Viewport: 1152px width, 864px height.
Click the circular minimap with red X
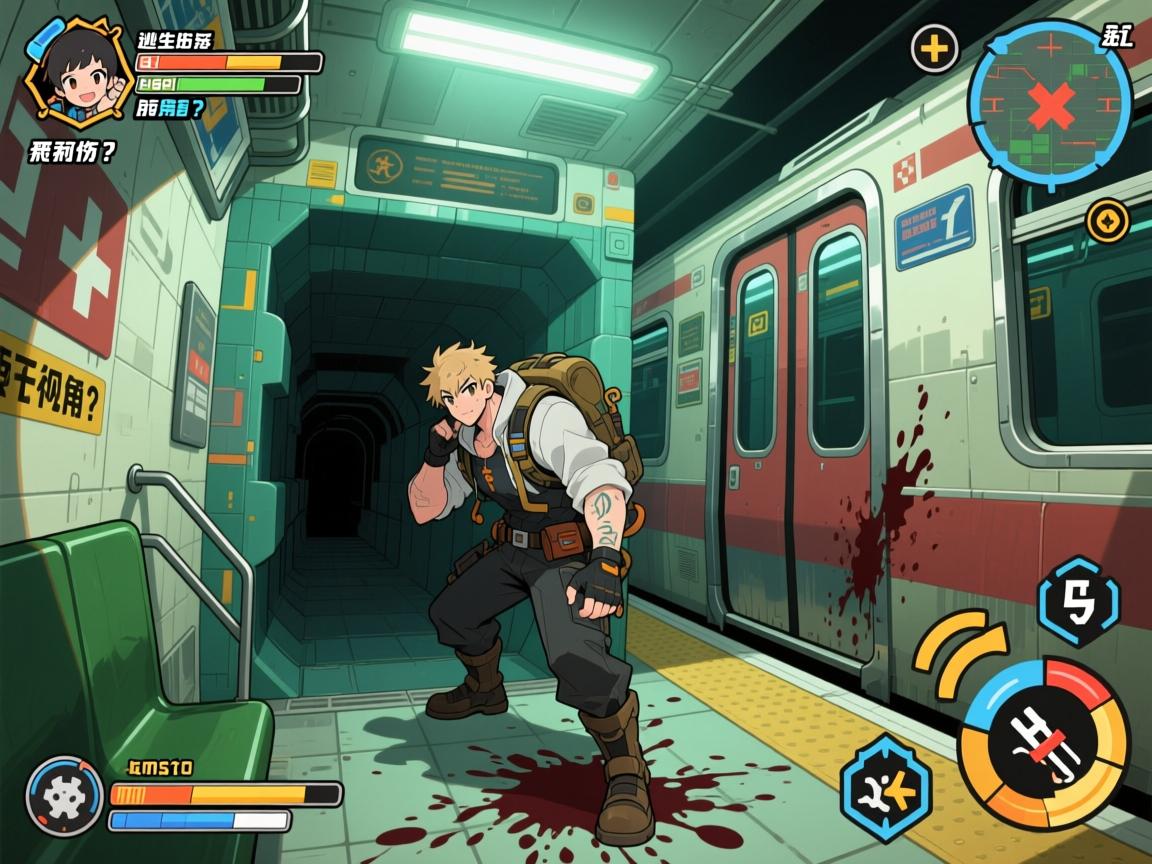(1049, 103)
